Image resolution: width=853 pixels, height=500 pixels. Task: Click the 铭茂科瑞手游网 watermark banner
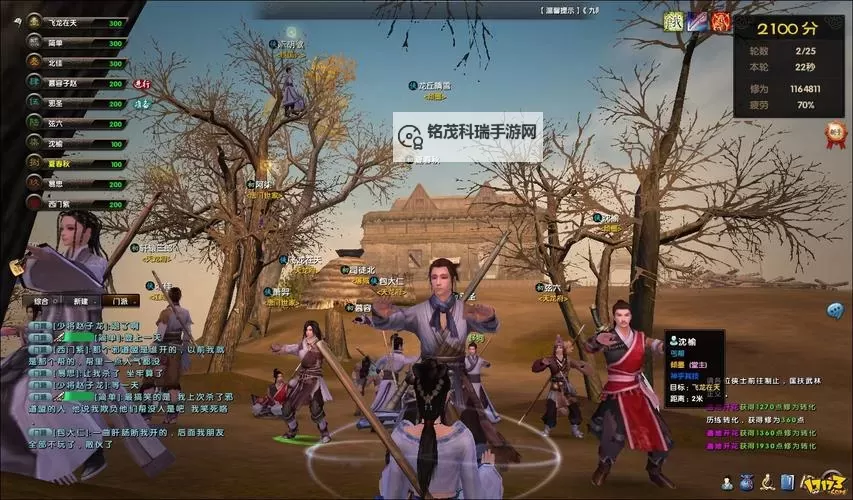468,136
